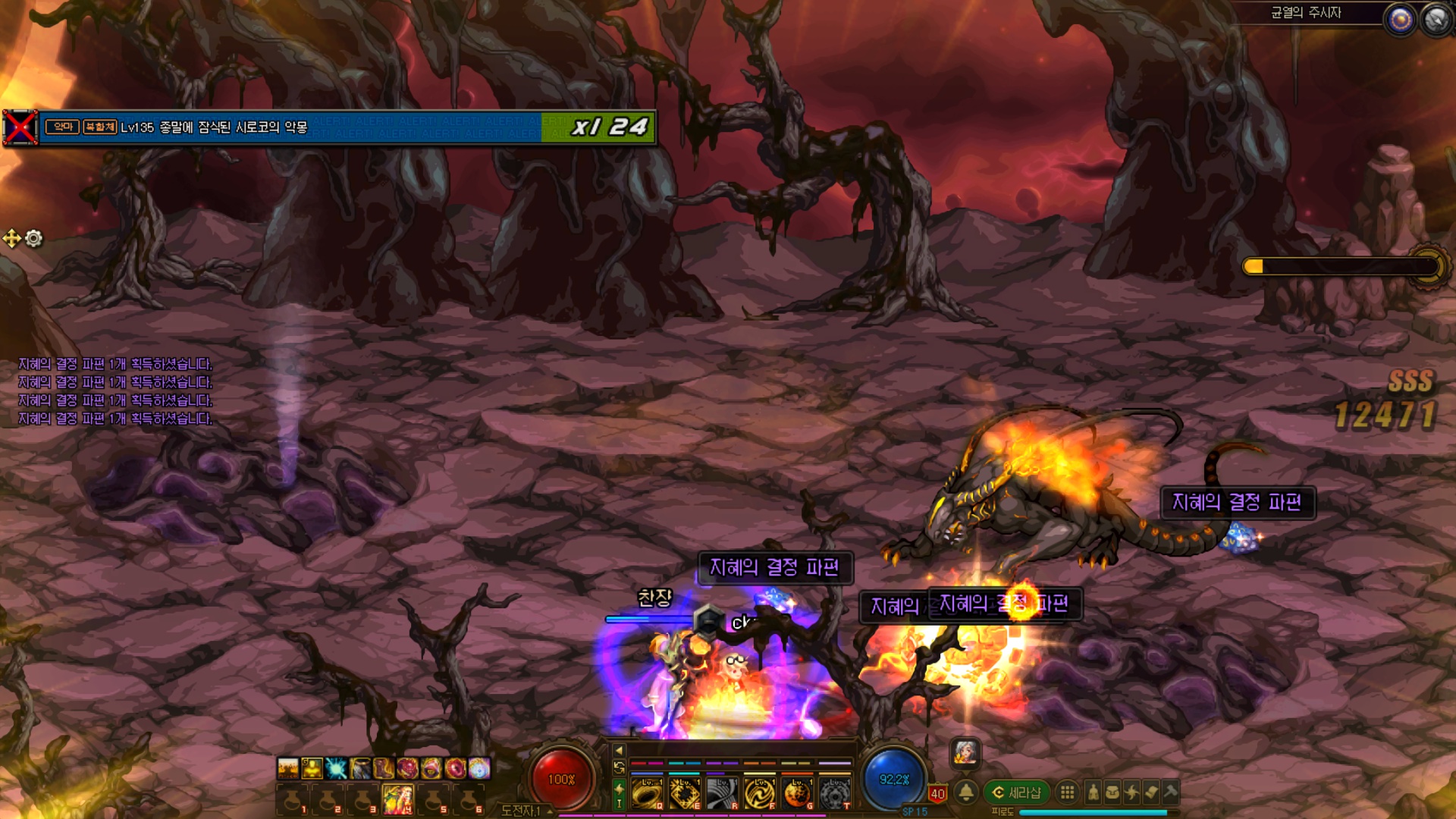Trigger the golden swirl skill on F
Screen dimensions: 1456x819
coord(759,793)
